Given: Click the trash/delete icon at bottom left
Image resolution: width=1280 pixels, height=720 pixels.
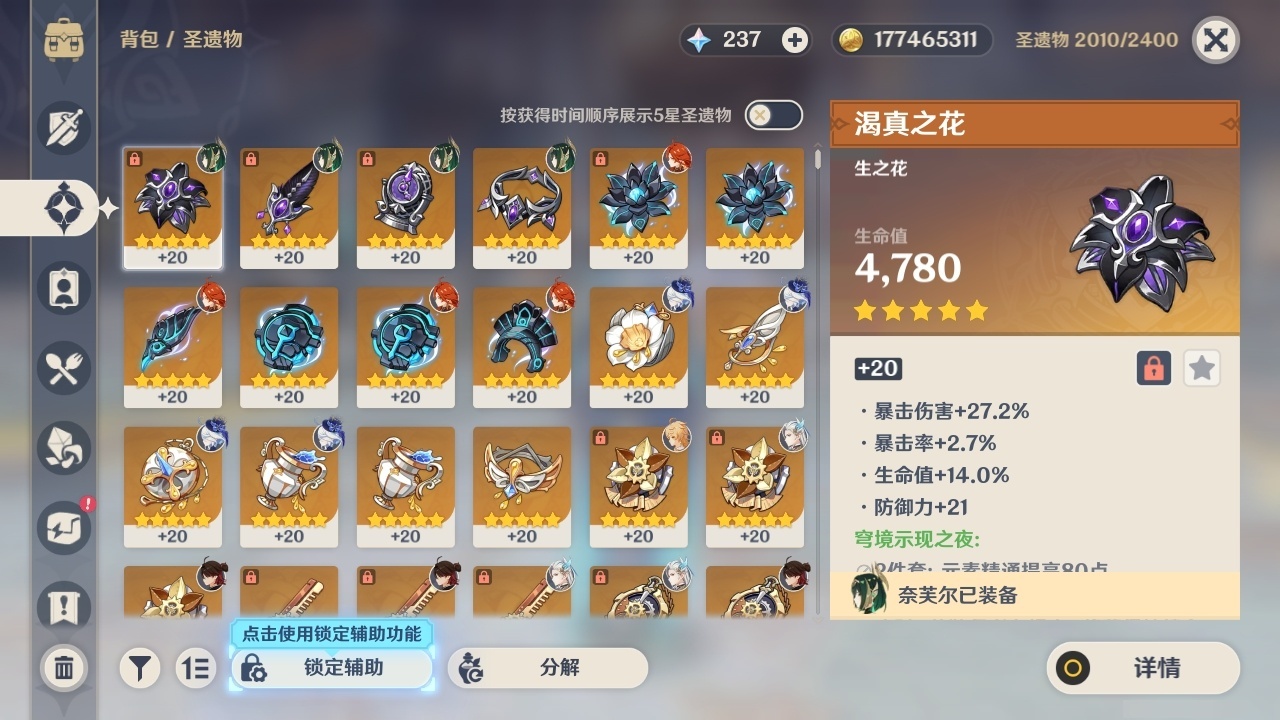Looking at the screenshot, I should click(63, 668).
